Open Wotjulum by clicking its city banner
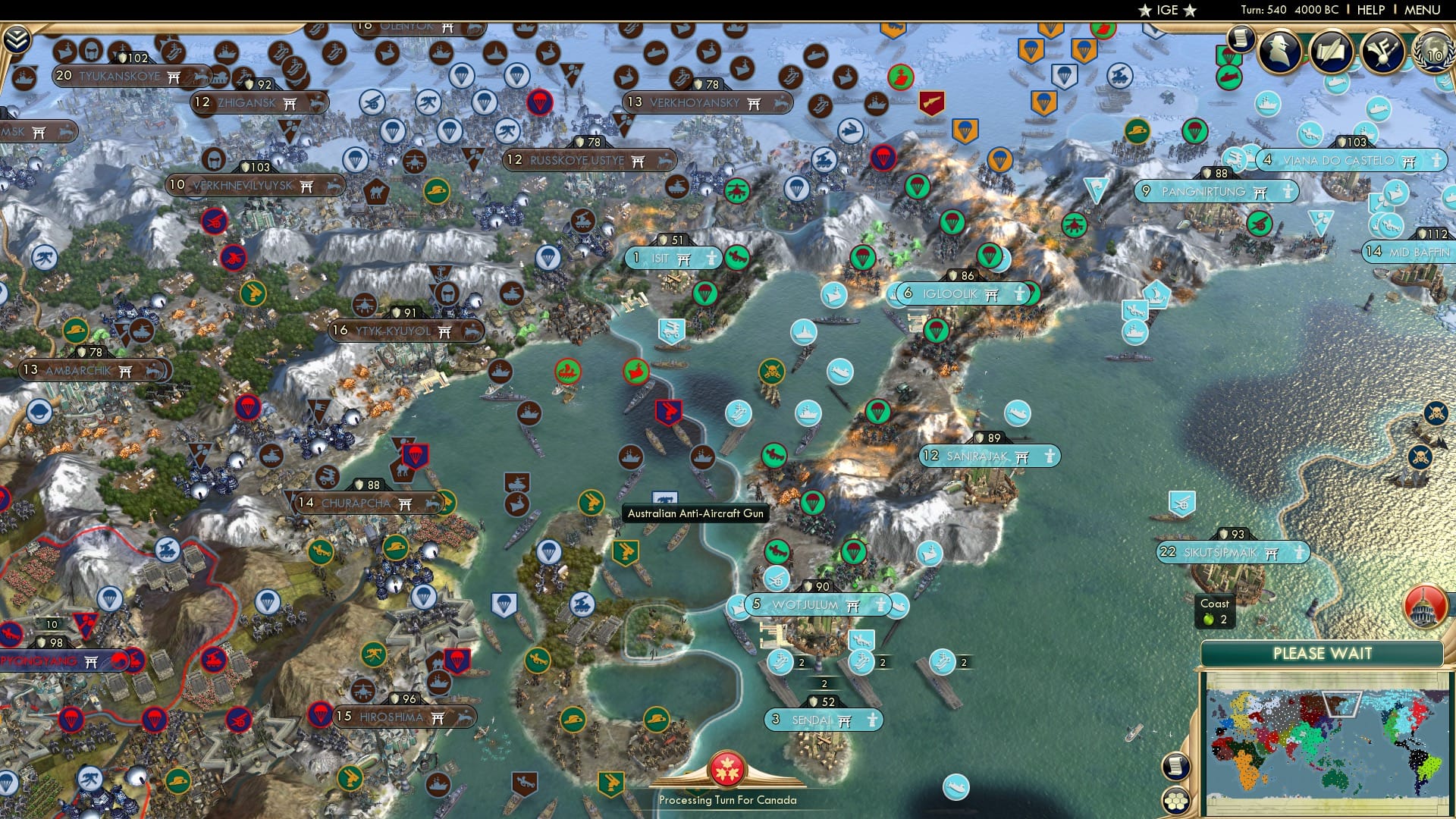The height and width of the screenshot is (819, 1456). click(806, 604)
